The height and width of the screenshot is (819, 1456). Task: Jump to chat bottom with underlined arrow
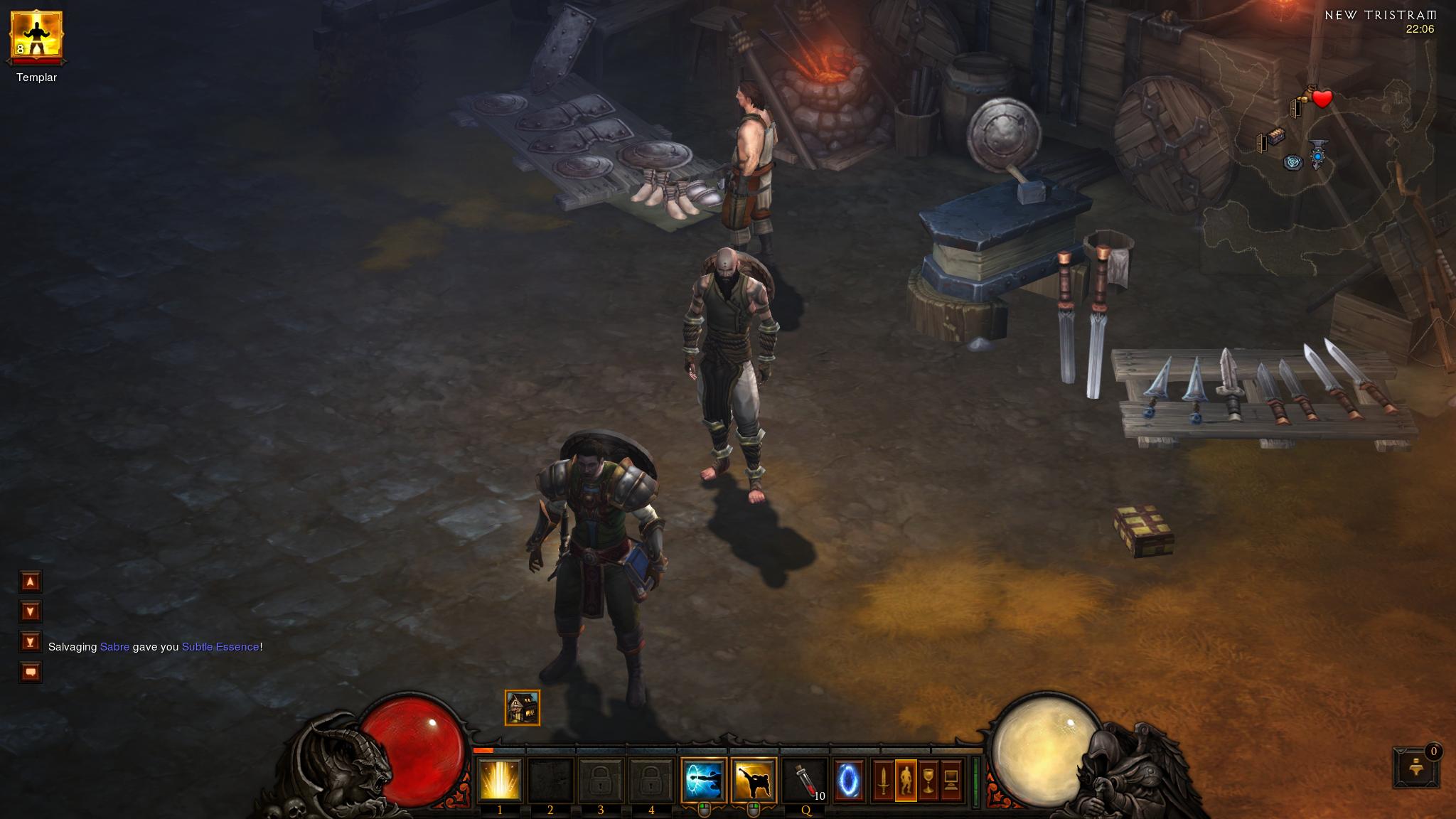[31, 642]
